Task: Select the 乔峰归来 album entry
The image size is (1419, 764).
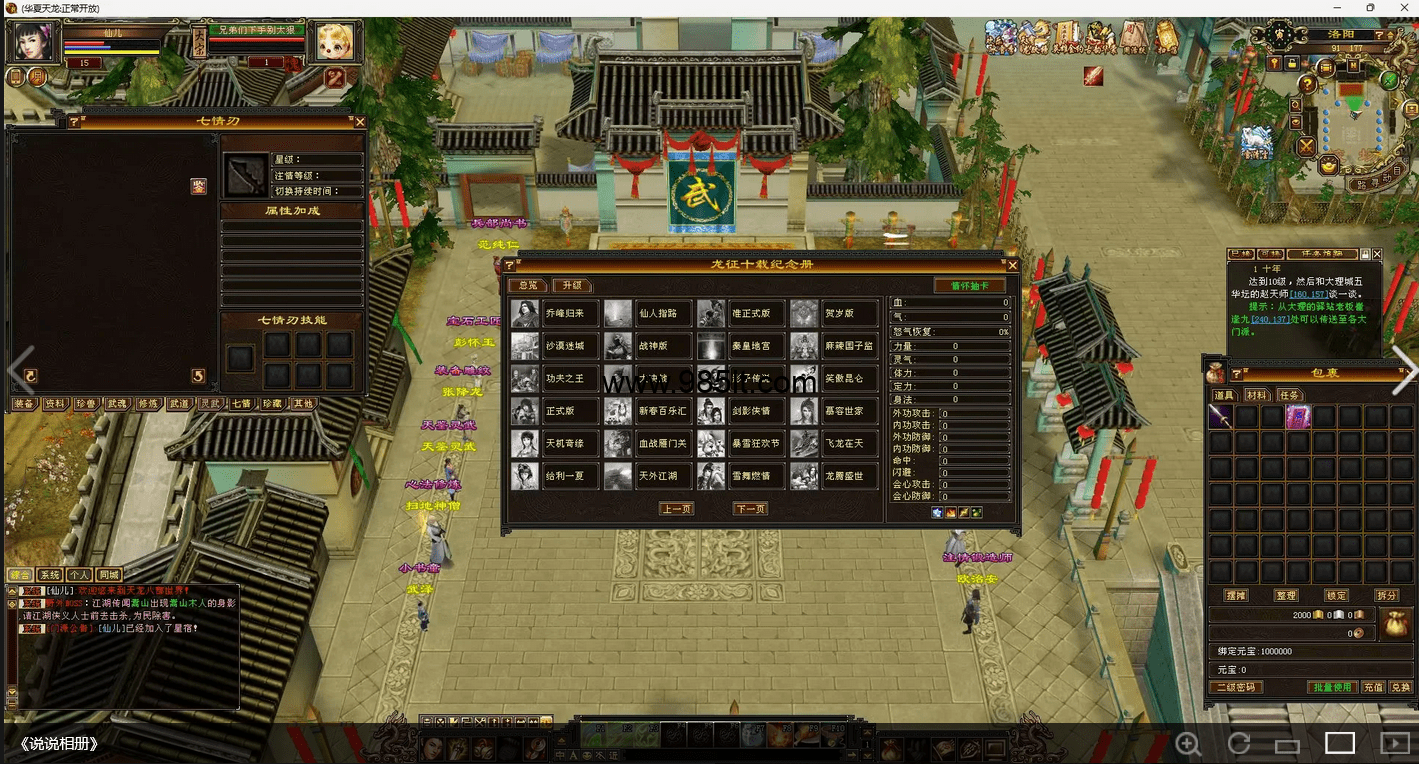Action: click(x=555, y=314)
